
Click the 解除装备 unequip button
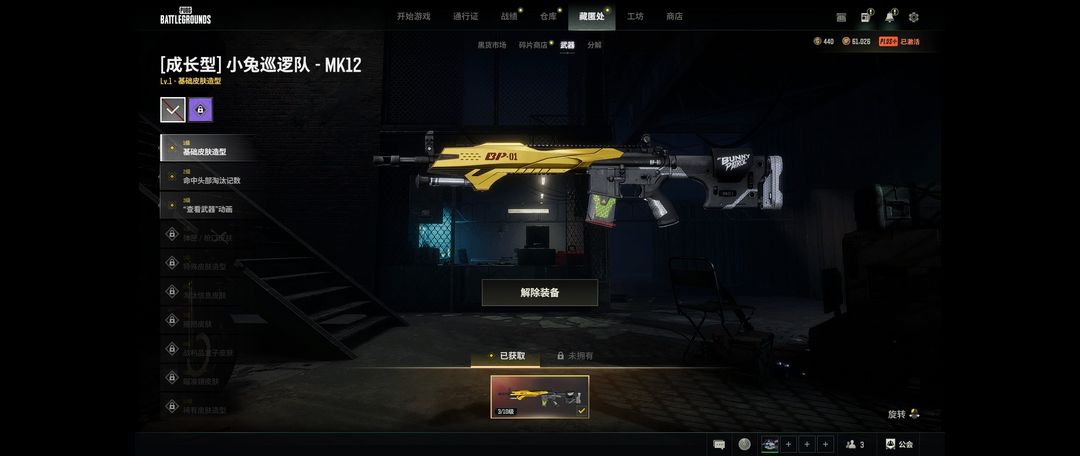point(540,292)
